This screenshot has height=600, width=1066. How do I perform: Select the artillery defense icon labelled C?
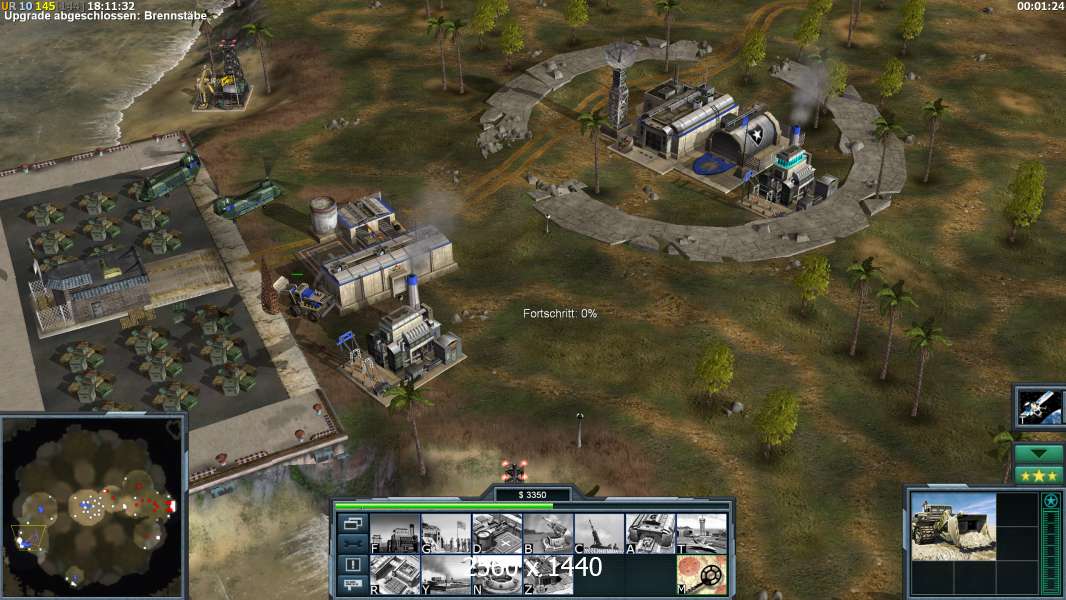click(599, 533)
